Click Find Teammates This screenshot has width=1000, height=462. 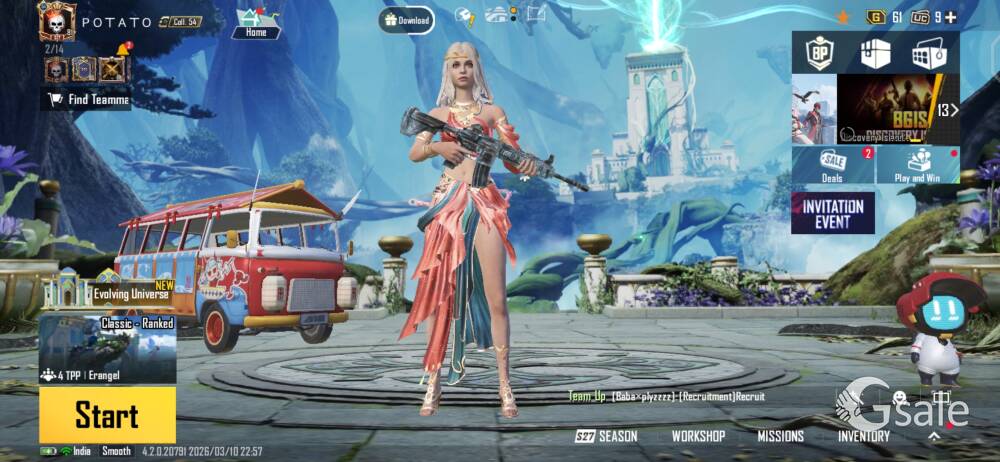click(86, 99)
